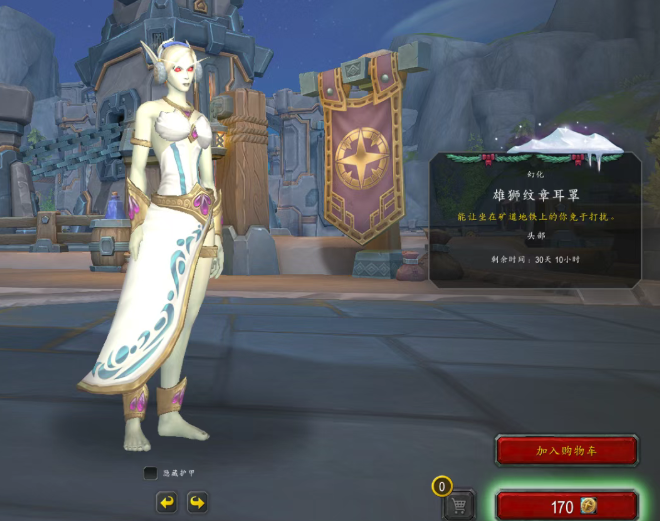Rotate the character preview right

pyautogui.click(x=197, y=502)
